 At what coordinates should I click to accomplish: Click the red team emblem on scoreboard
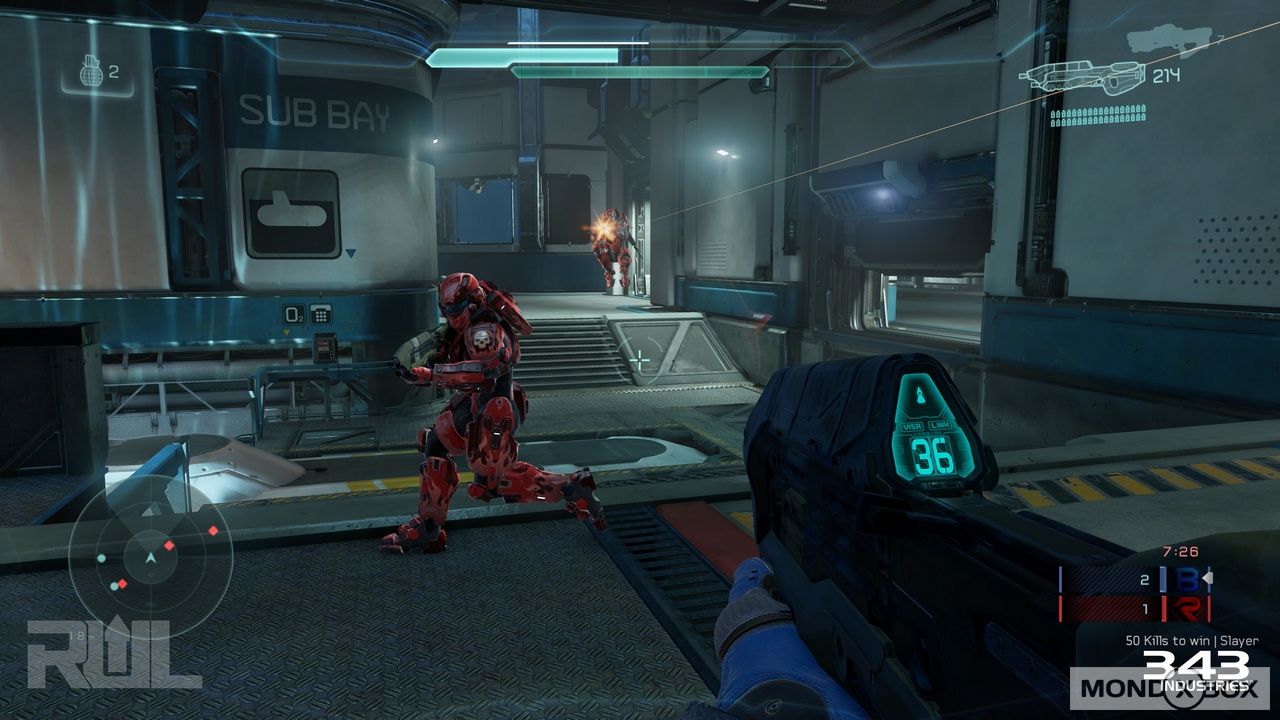(1187, 607)
